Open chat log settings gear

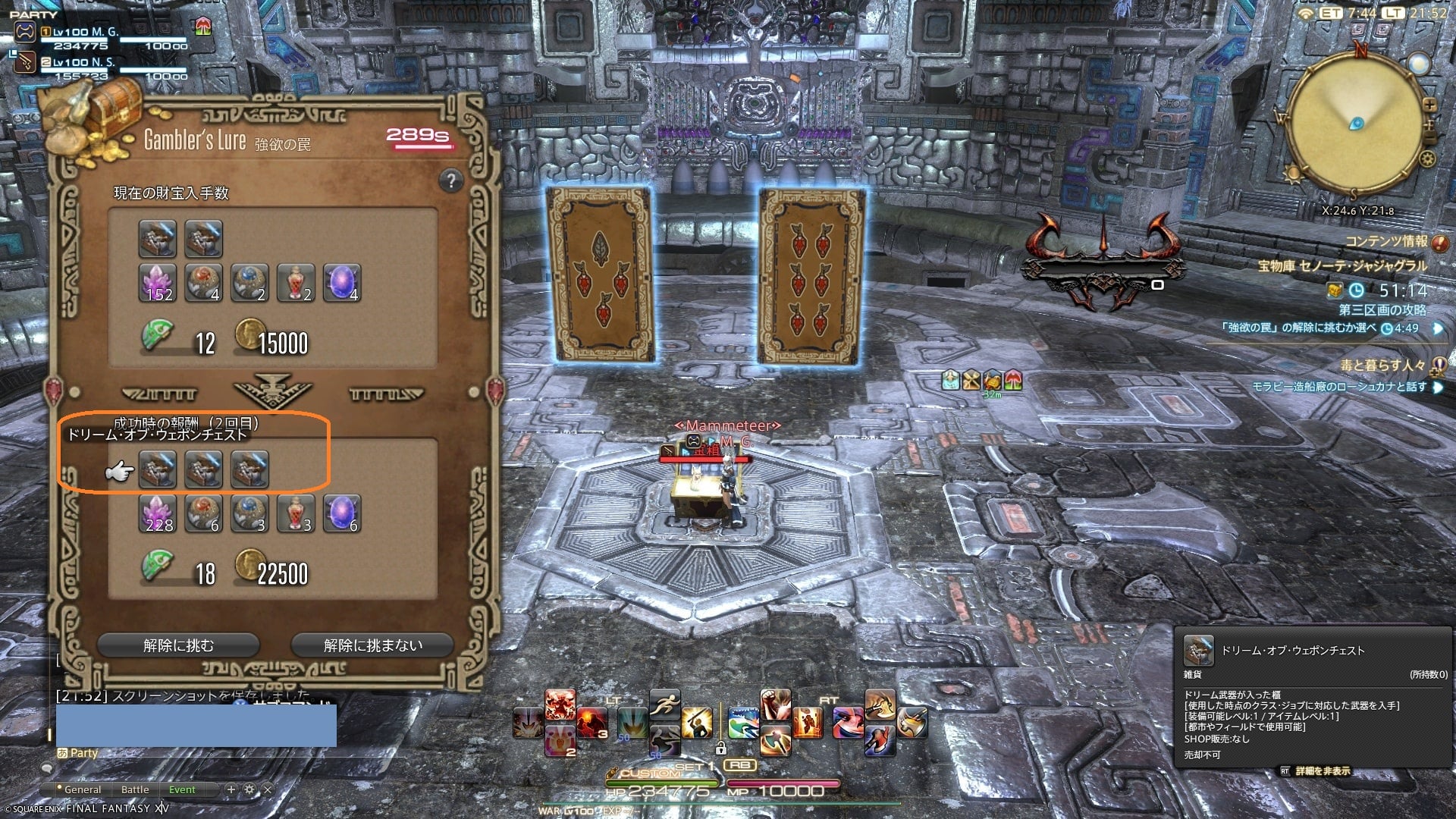[249, 789]
